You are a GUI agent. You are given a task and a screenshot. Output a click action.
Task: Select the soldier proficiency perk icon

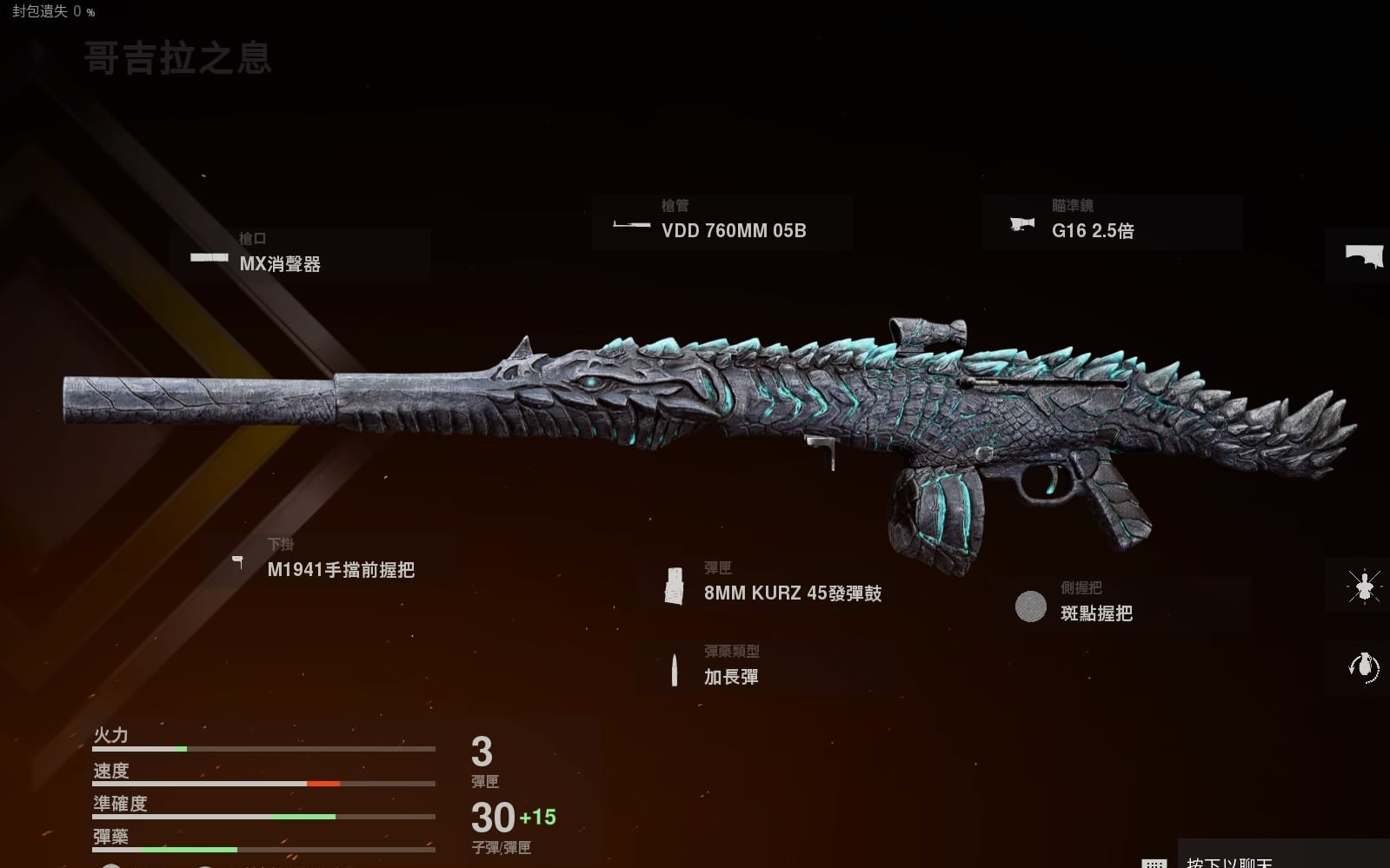tap(1362, 586)
